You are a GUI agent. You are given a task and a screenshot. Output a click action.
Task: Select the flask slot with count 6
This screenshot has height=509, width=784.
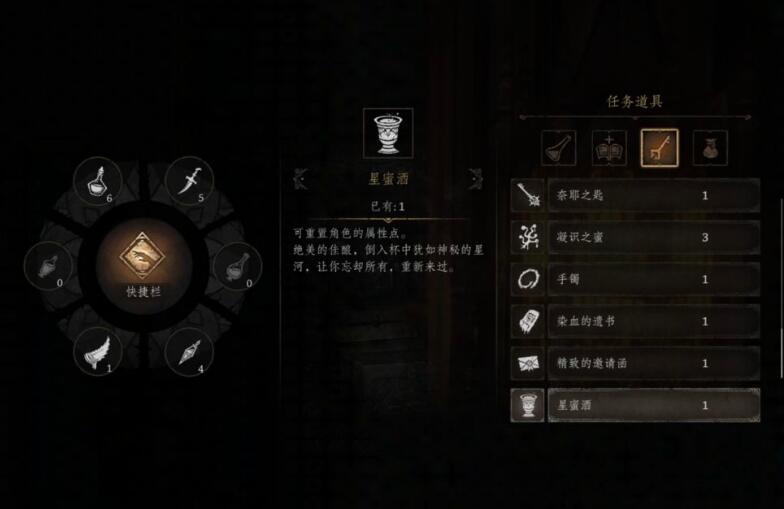click(98, 181)
